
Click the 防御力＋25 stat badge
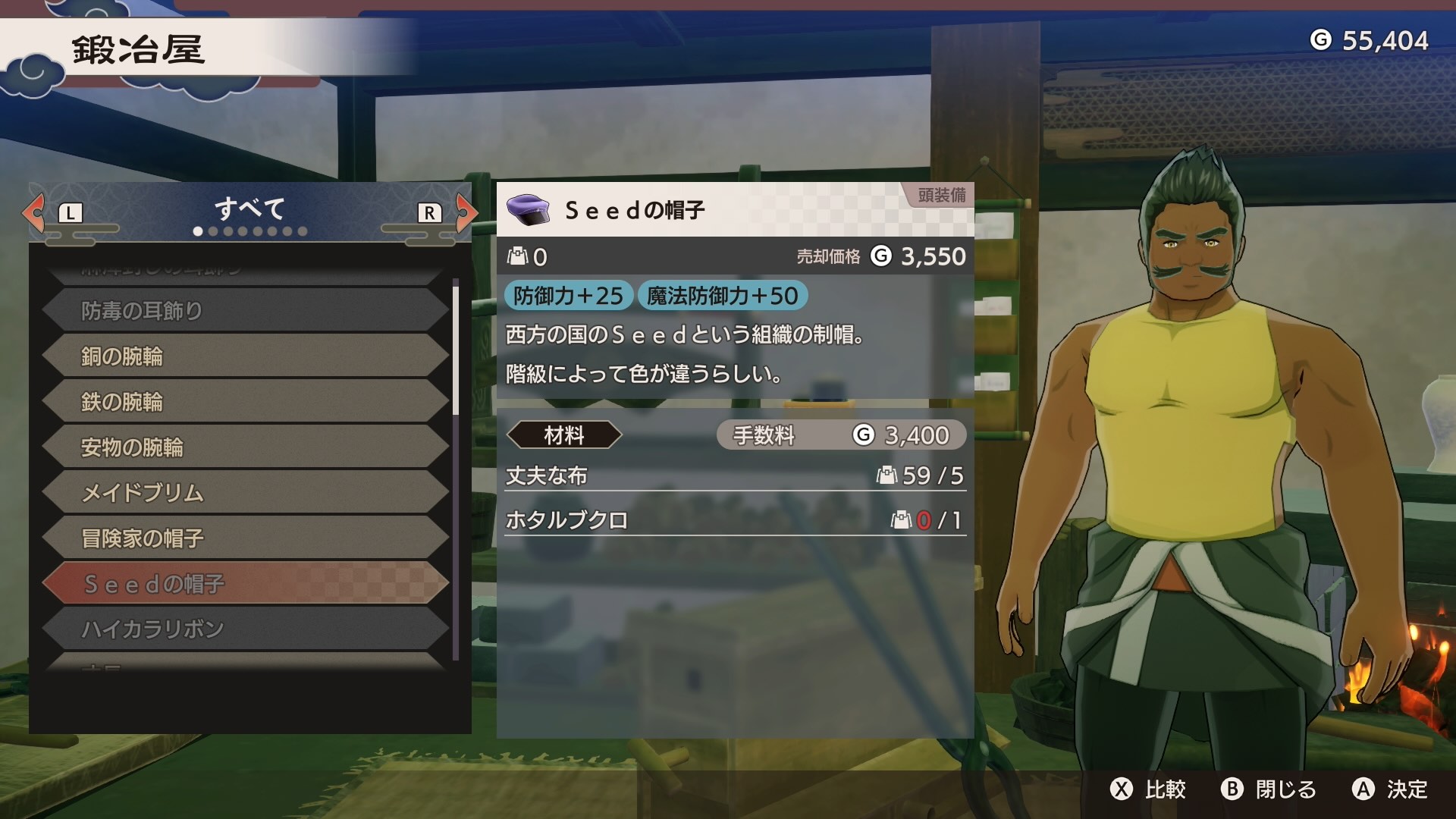[x=567, y=297]
